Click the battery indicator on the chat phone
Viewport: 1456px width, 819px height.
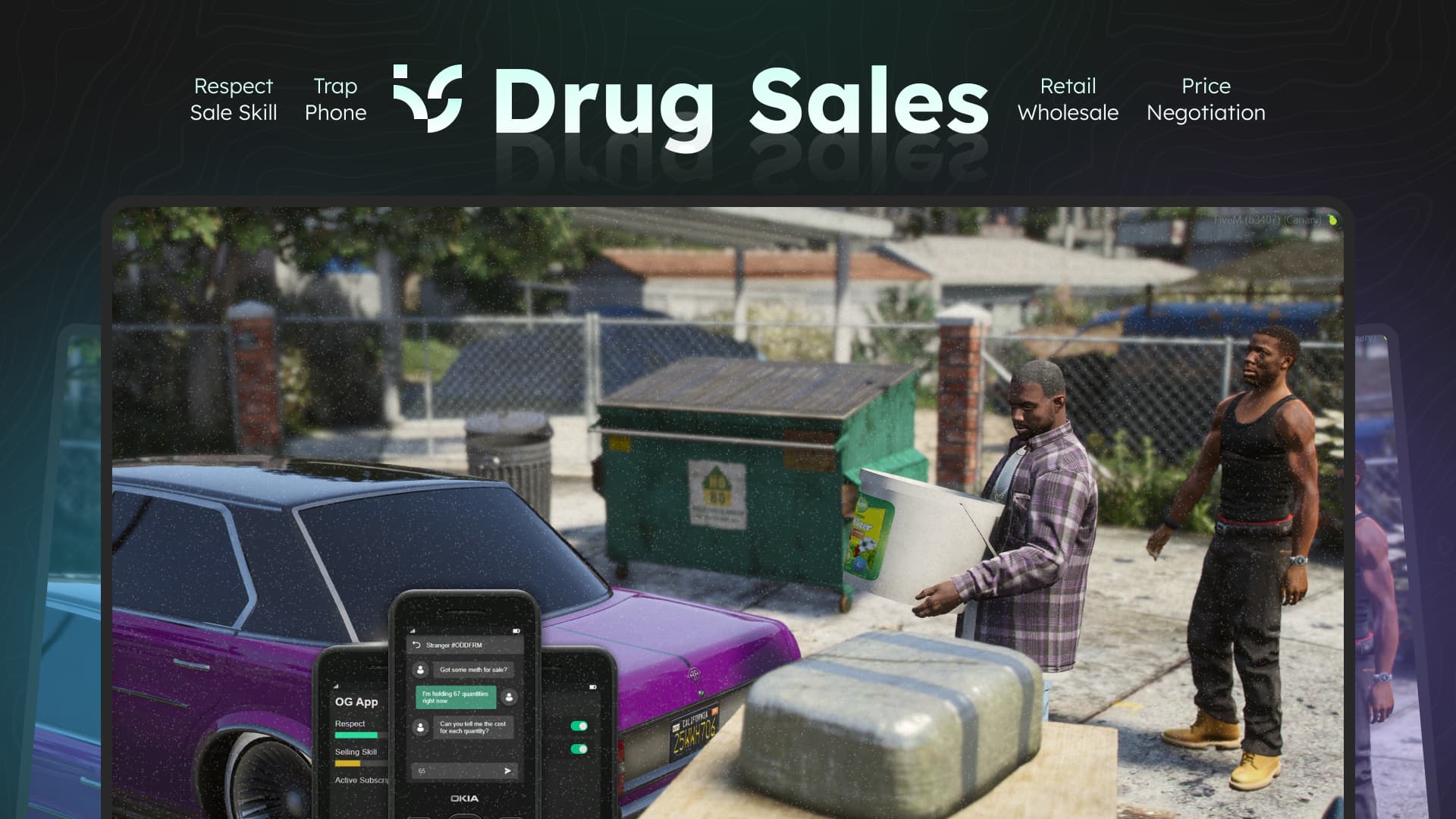tap(516, 631)
